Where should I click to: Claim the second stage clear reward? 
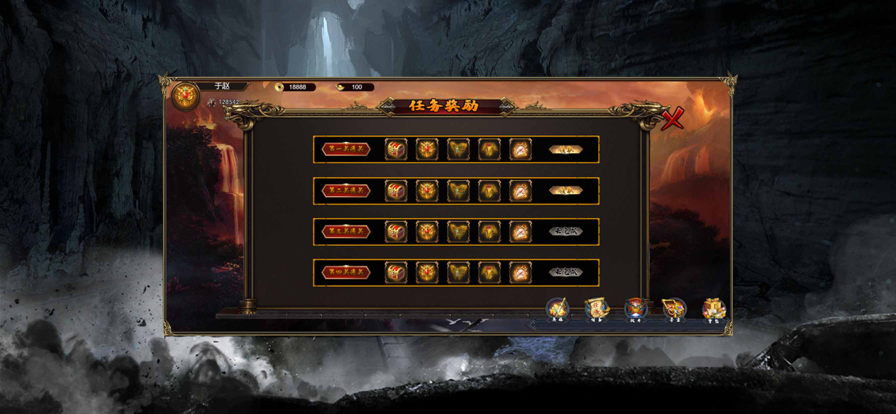(565, 191)
